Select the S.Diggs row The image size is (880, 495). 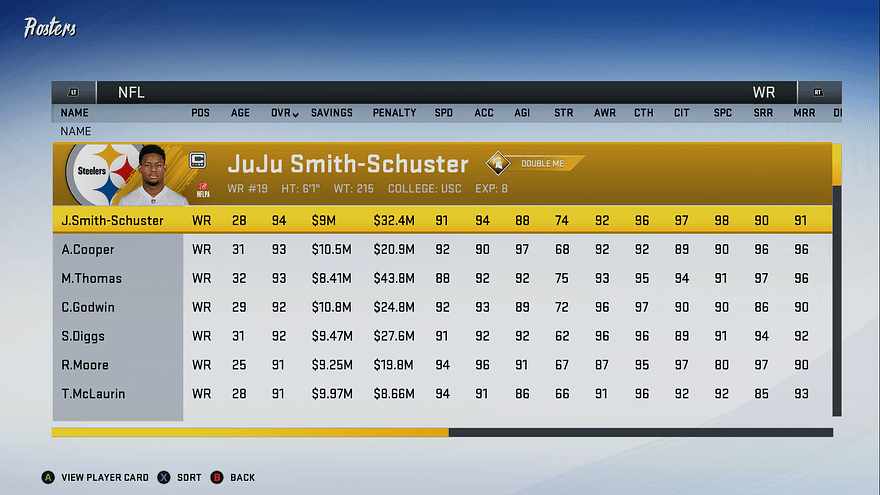click(x=83, y=336)
